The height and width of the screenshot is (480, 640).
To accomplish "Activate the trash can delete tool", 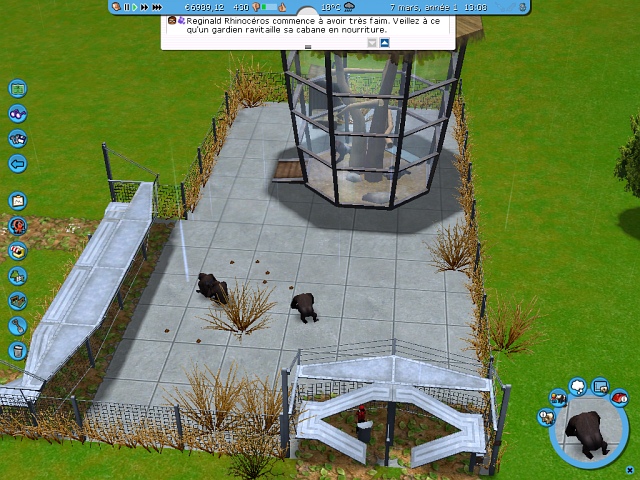I will [x=17, y=350].
